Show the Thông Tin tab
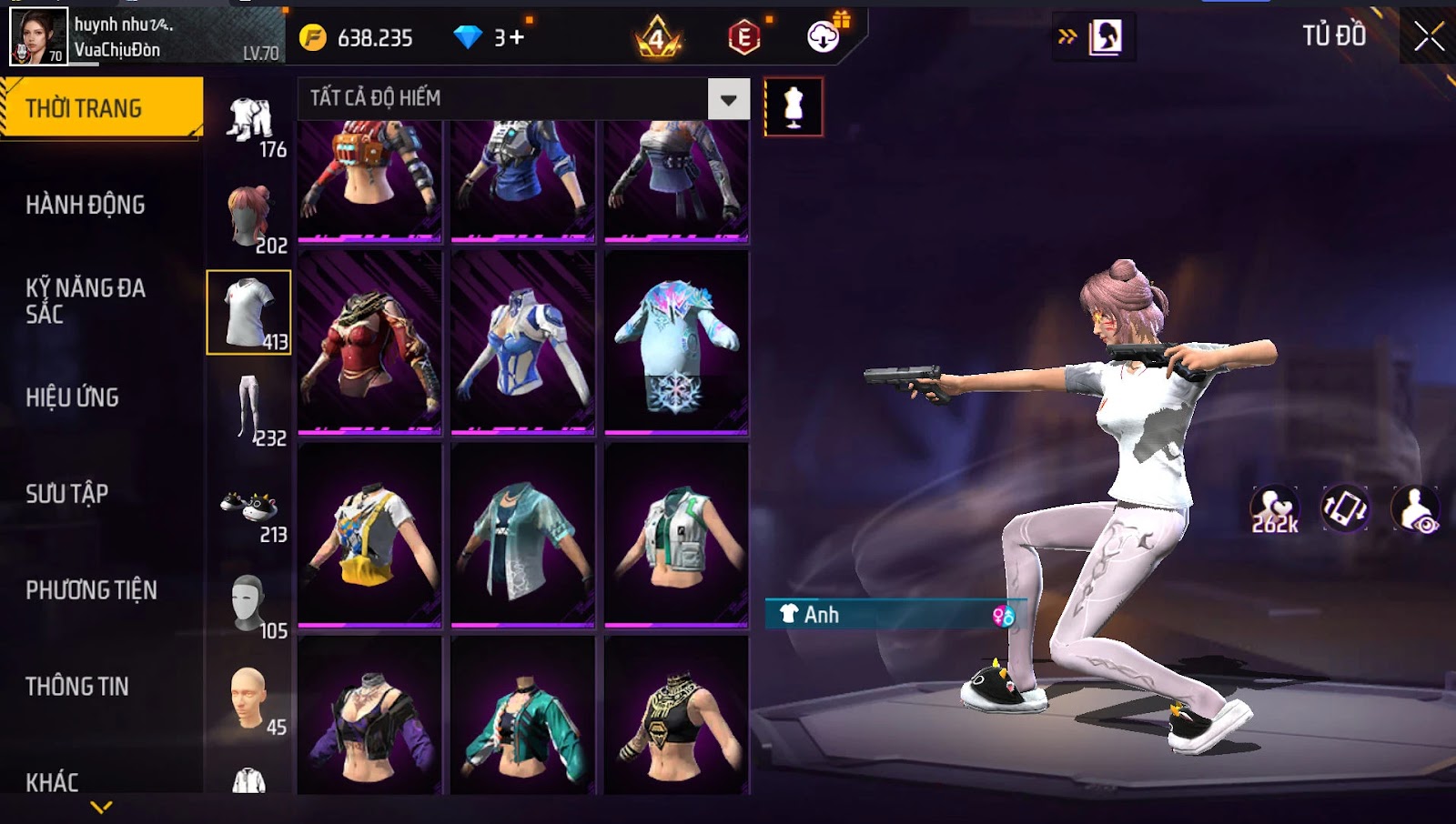This screenshot has height=824, width=1456. (76, 687)
